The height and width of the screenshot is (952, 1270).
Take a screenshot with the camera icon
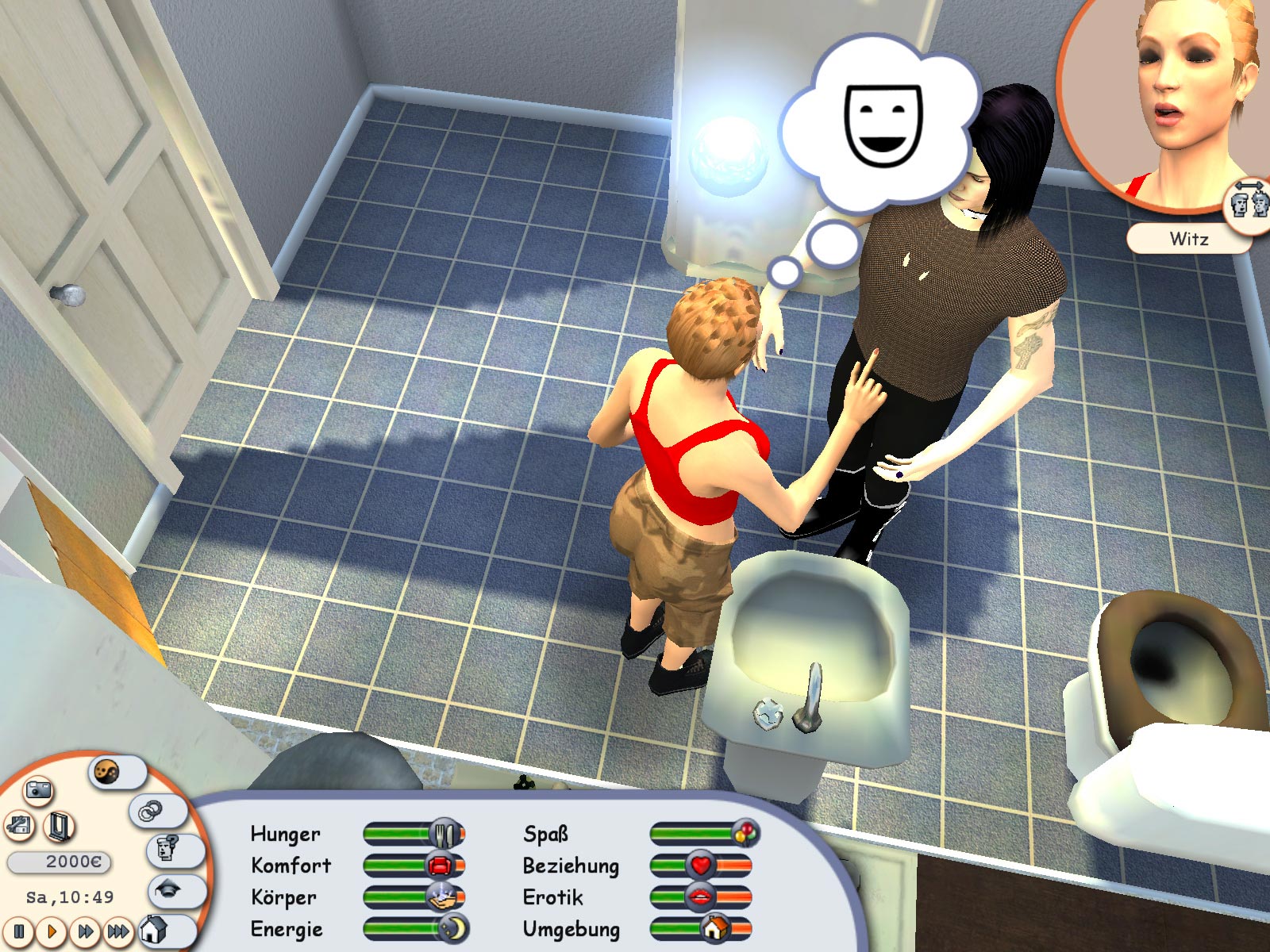click(40, 789)
